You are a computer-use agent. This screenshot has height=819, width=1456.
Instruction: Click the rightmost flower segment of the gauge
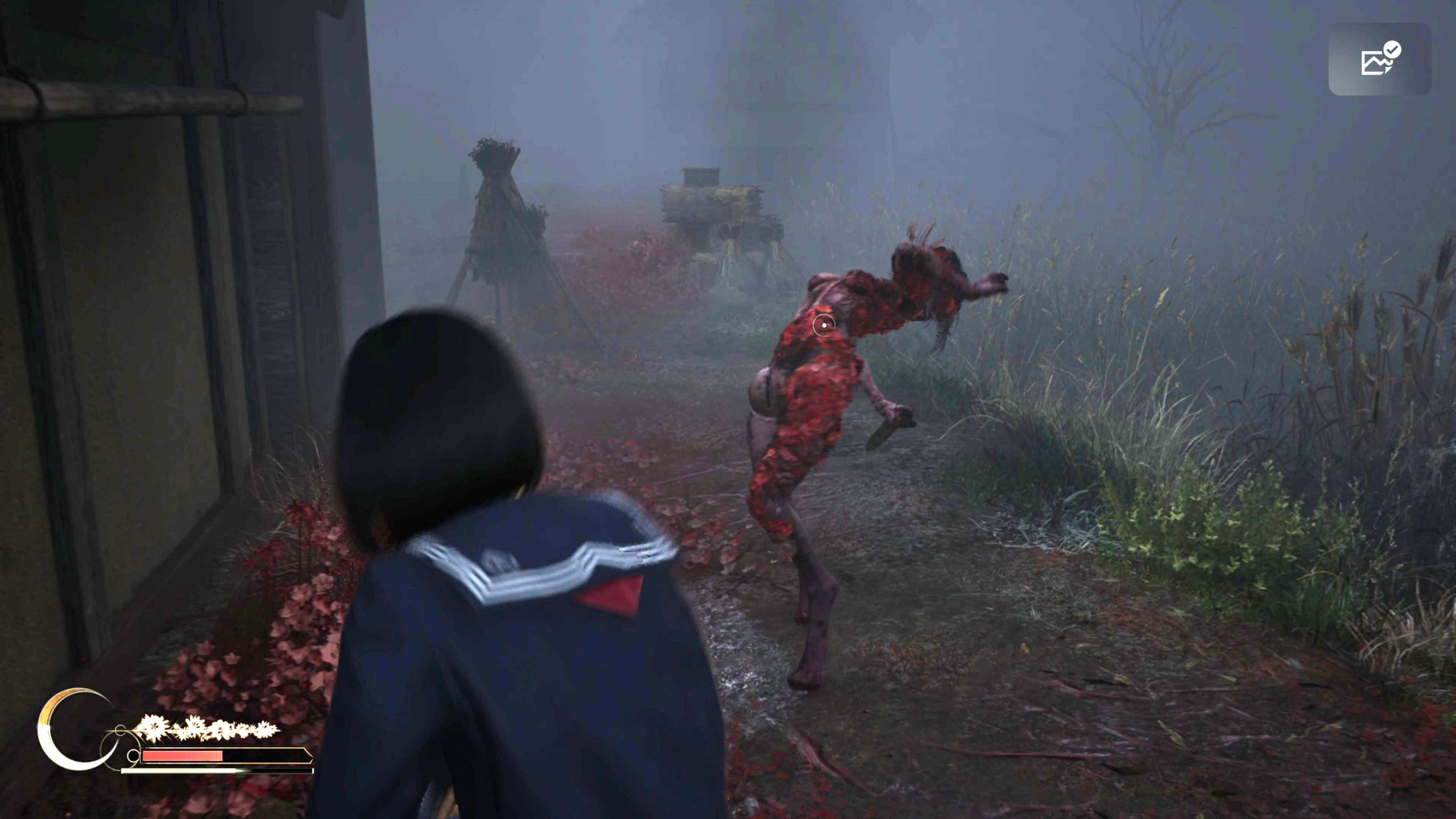[263, 730]
